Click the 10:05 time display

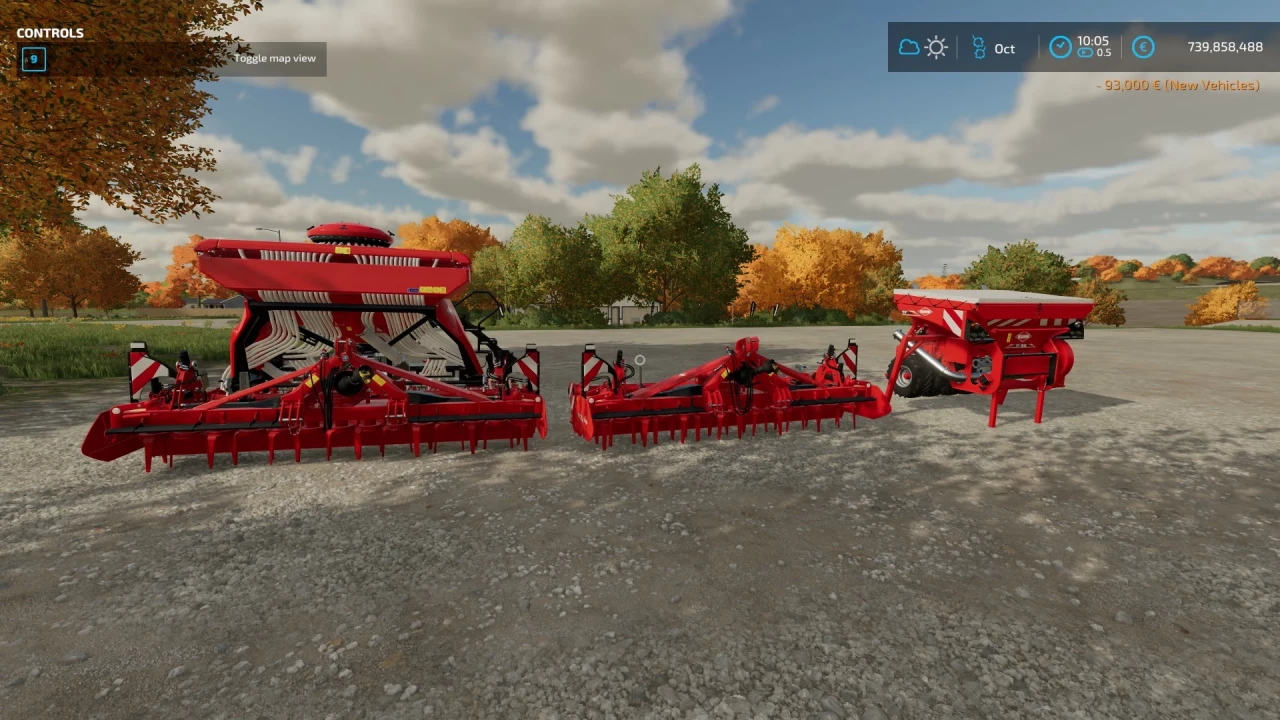pyautogui.click(x=1092, y=41)
